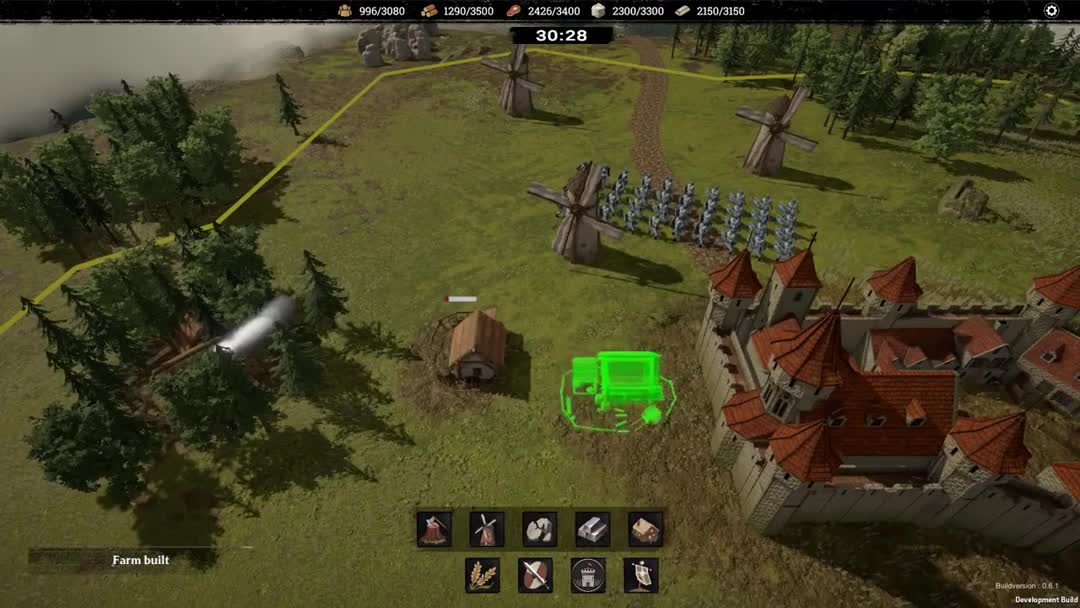
Task: Open the sword and shield military category
Action: (x=535, y=575)
